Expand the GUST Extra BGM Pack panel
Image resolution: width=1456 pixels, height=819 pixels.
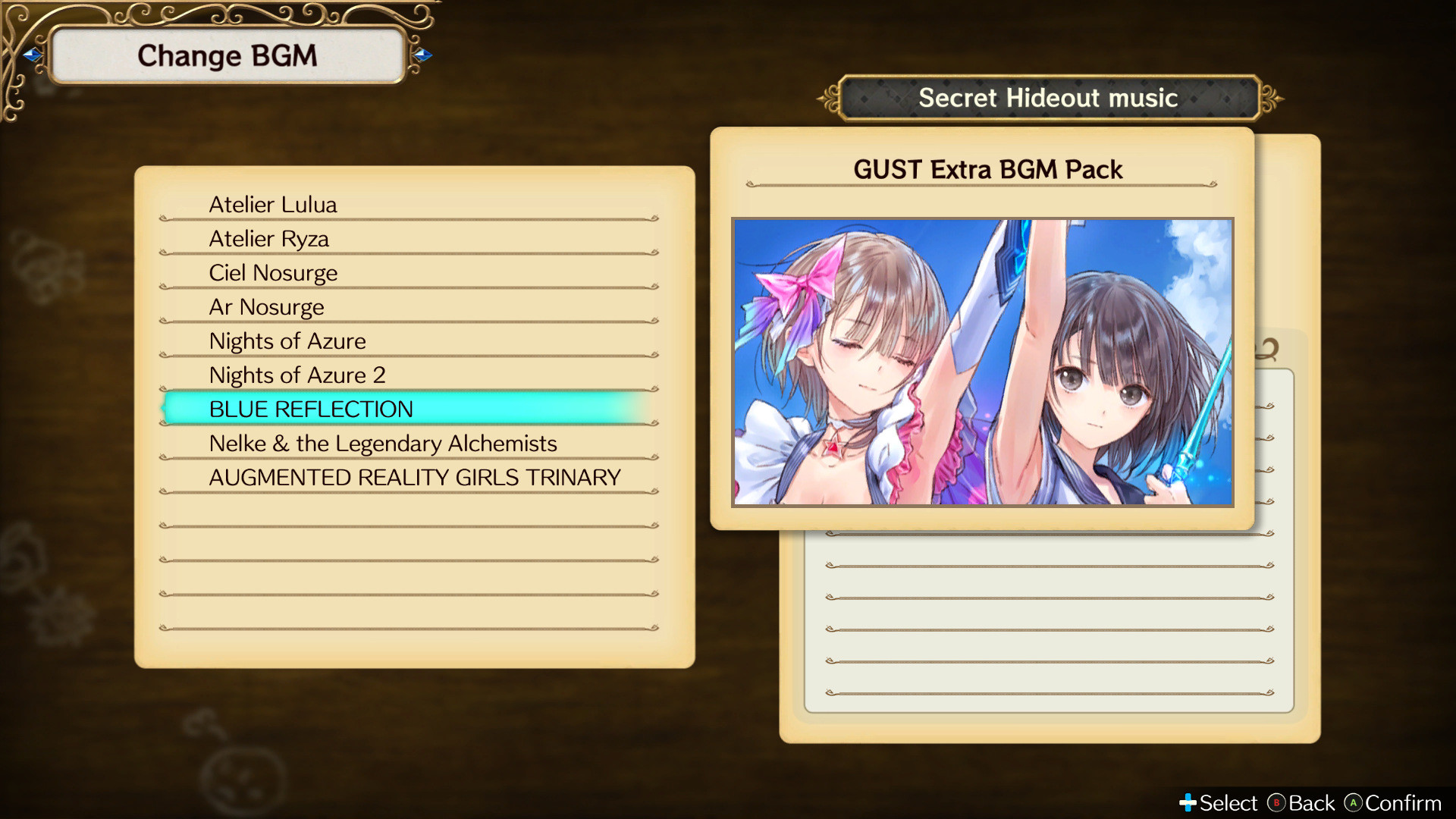tap(986, 169)
